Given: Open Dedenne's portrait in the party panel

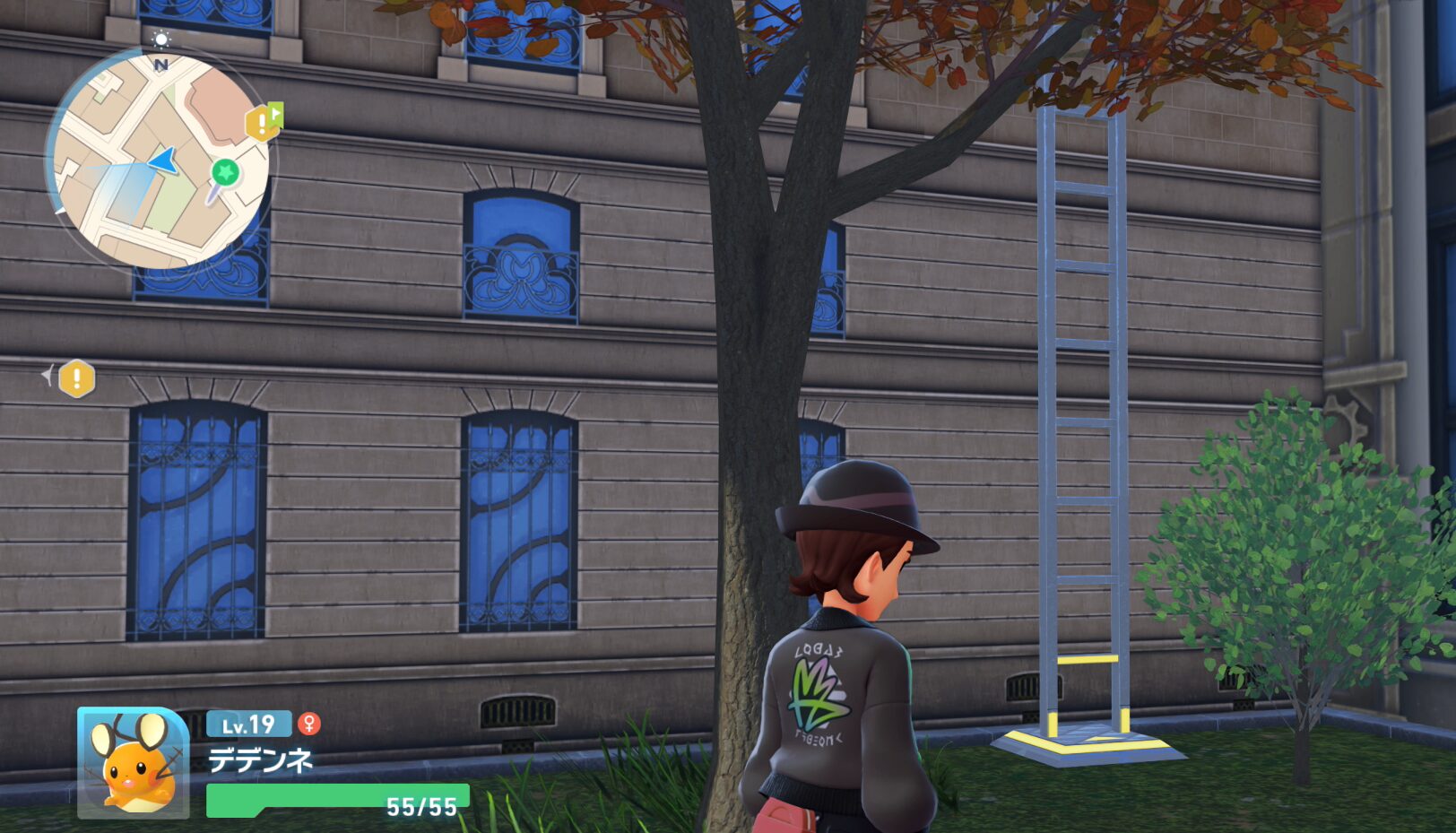Looking at the screenshot, I should point(133,763).
